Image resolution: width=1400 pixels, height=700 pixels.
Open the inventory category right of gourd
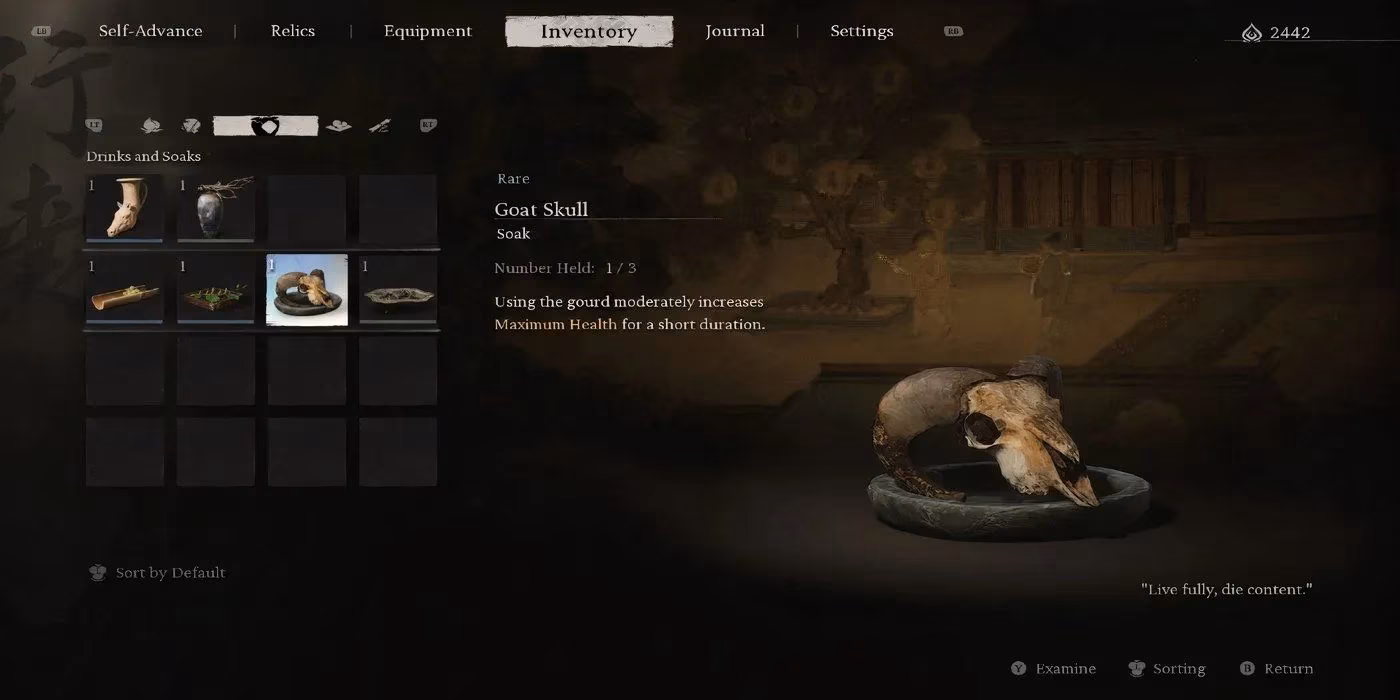pyautogui.click(x=339, y=126)
